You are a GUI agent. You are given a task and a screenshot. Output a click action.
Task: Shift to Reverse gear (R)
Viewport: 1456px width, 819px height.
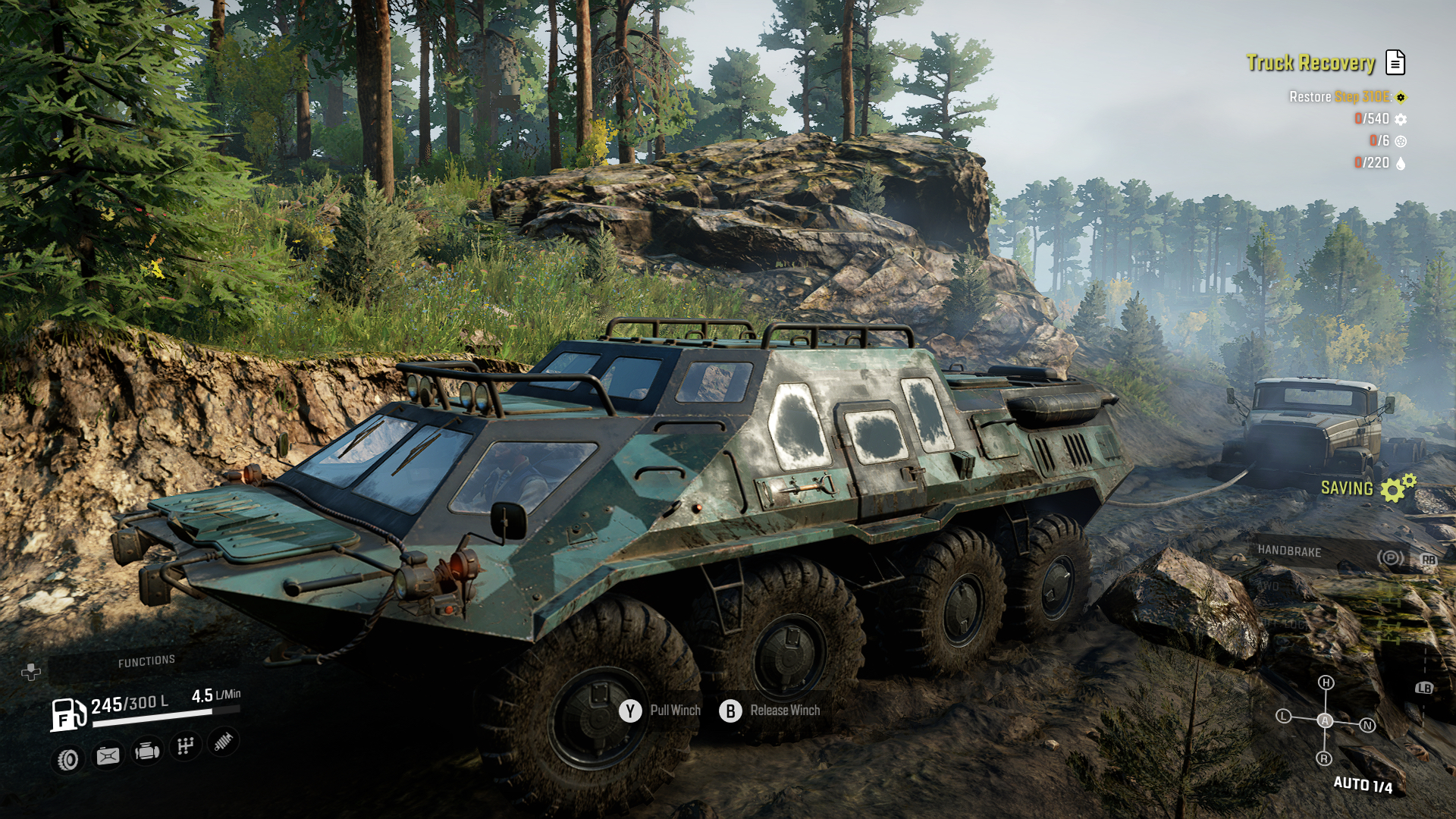[1324, 758]
